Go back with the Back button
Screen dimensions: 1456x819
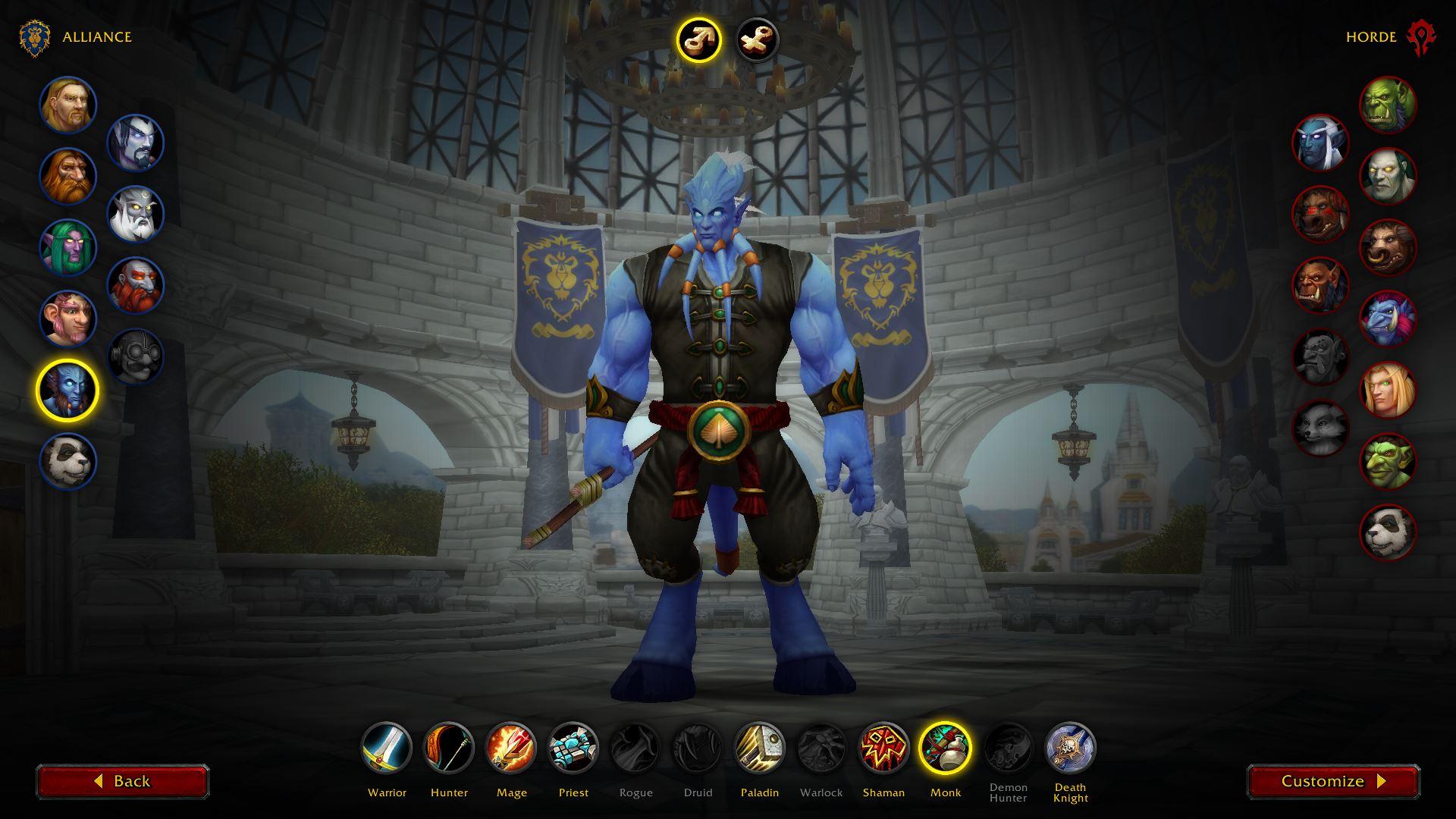123,781
